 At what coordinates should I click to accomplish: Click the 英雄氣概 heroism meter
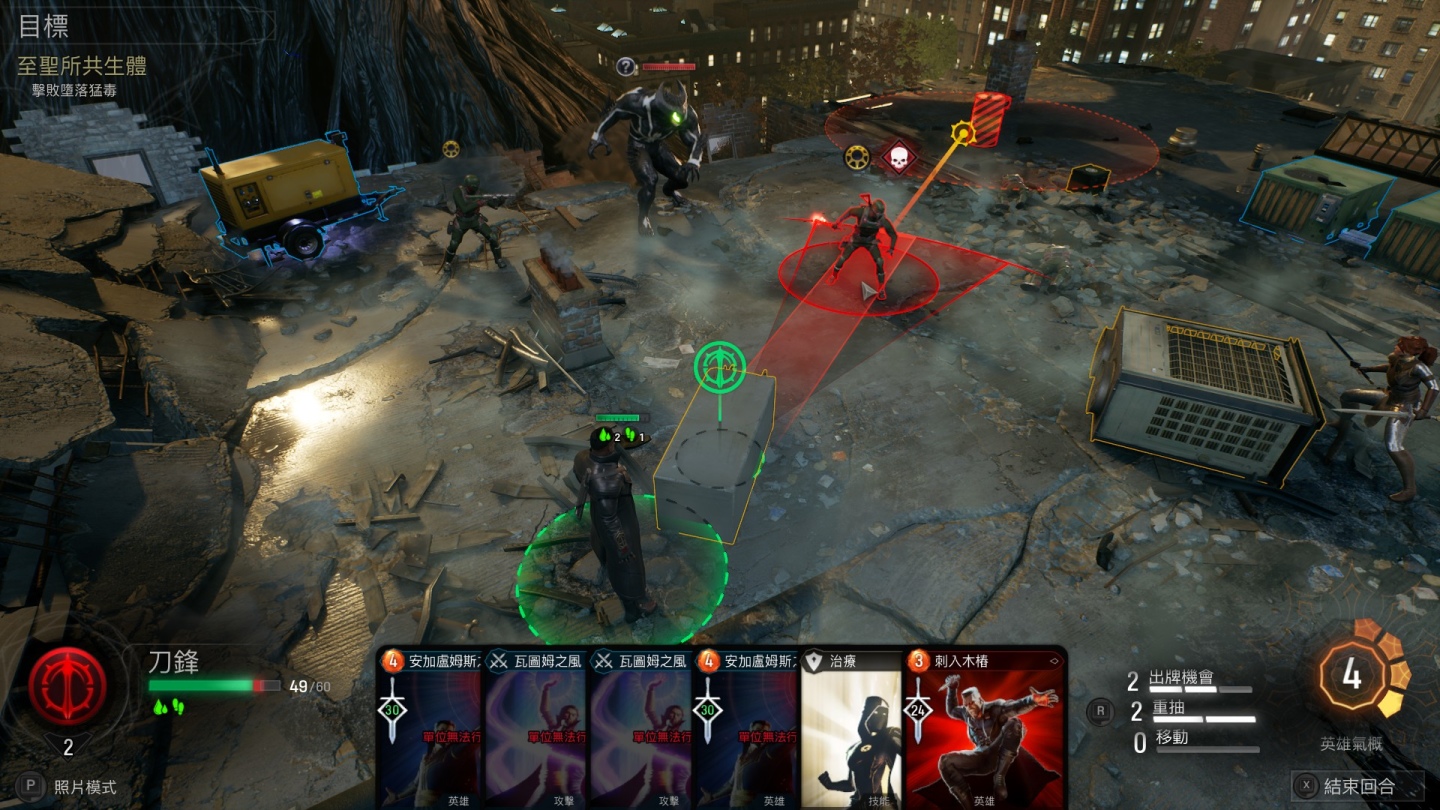tap(1352, 676)
